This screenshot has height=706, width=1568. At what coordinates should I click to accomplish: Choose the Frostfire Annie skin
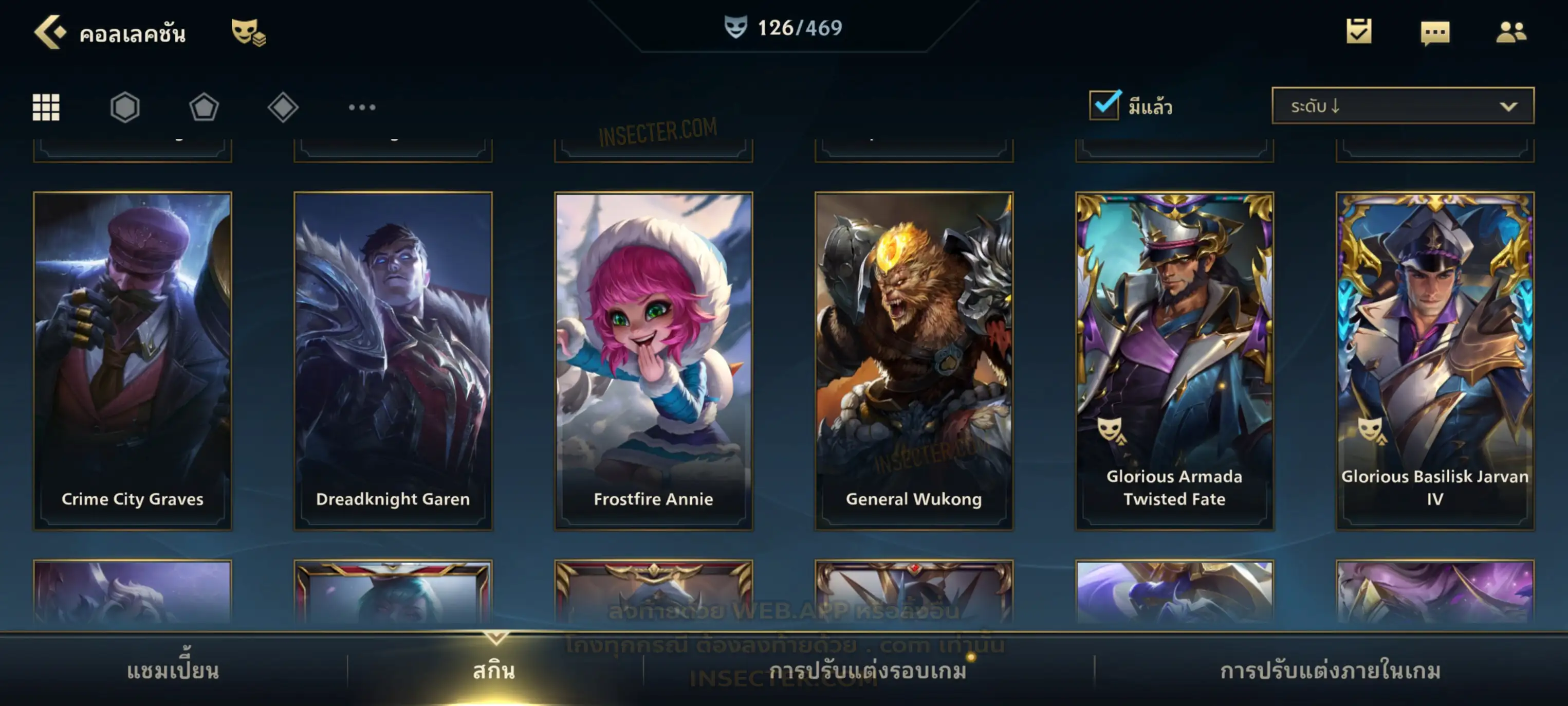pos(653,360)
